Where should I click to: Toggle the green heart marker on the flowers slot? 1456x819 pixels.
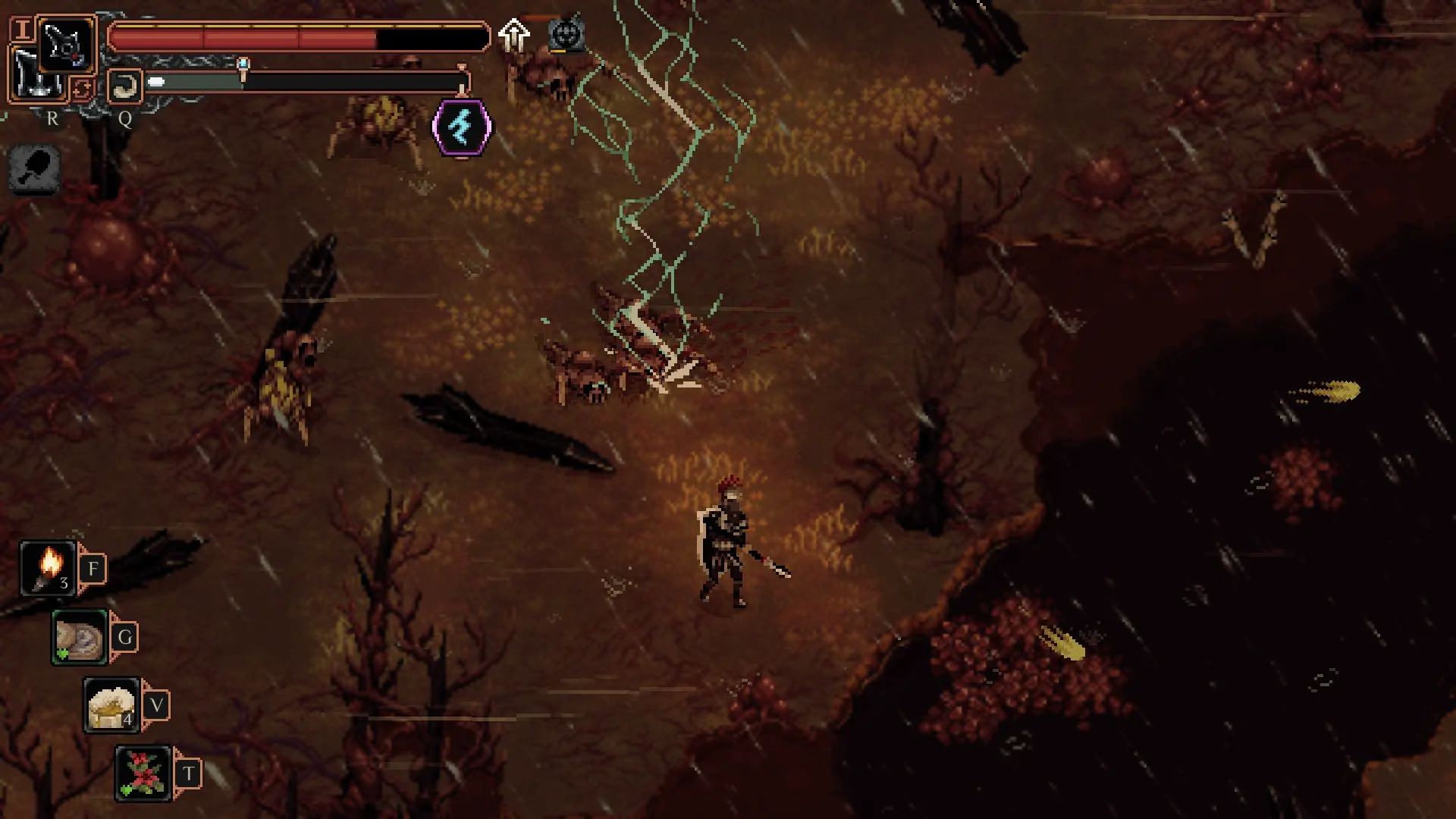(x=125, y=789)
